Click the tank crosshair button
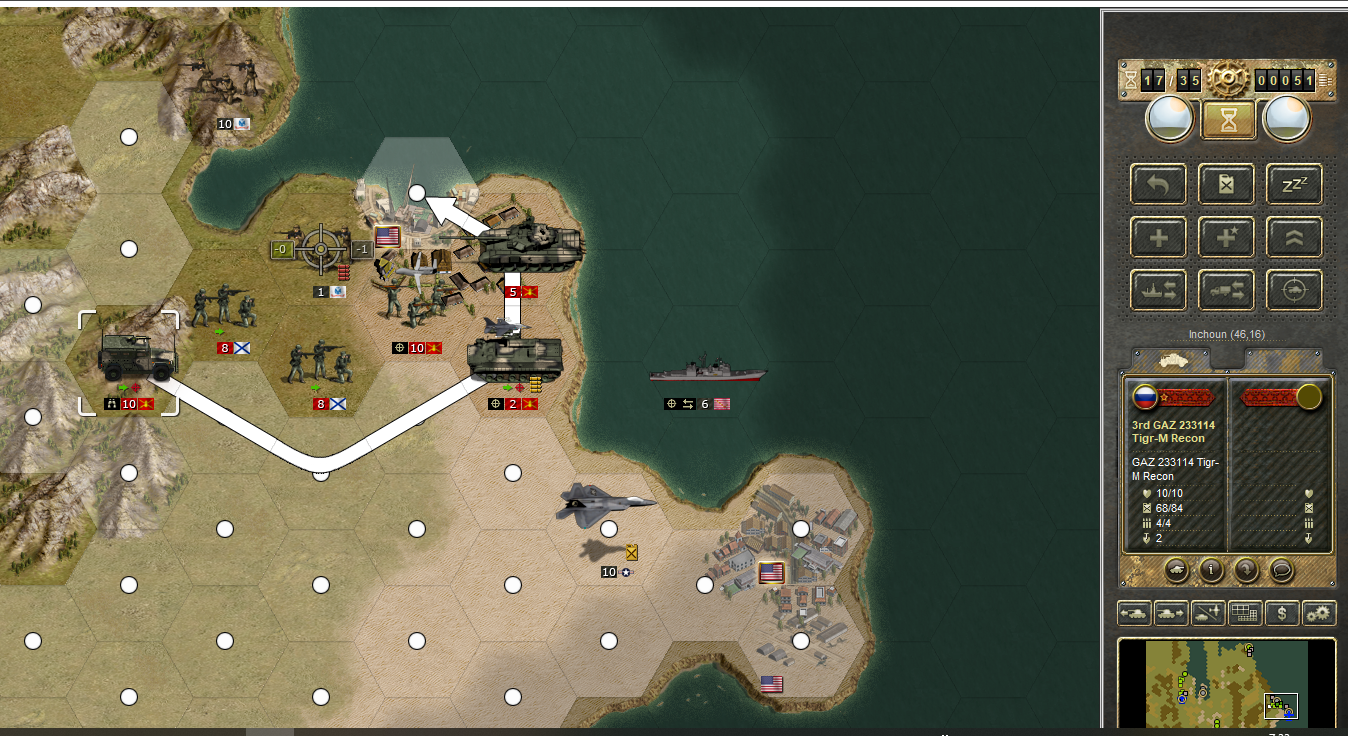This screenshot has height=736, width=1348. point(1294,290)
